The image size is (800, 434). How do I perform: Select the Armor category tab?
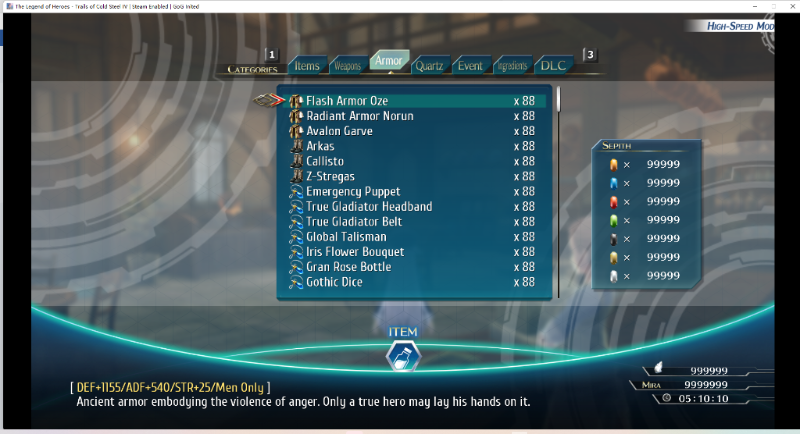tap(387, 62)
